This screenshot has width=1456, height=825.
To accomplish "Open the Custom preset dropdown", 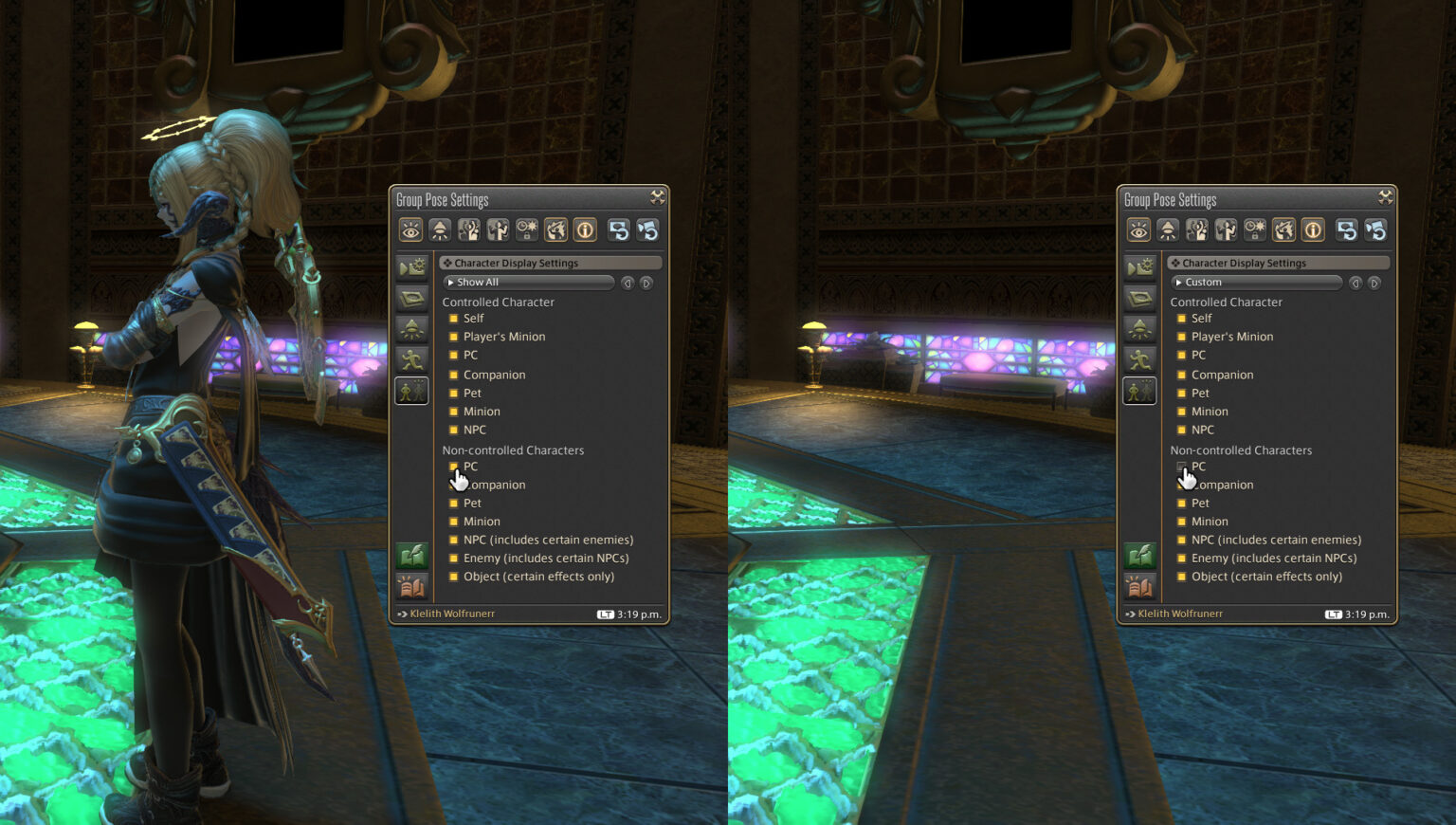I will (x=1257, y=282).
